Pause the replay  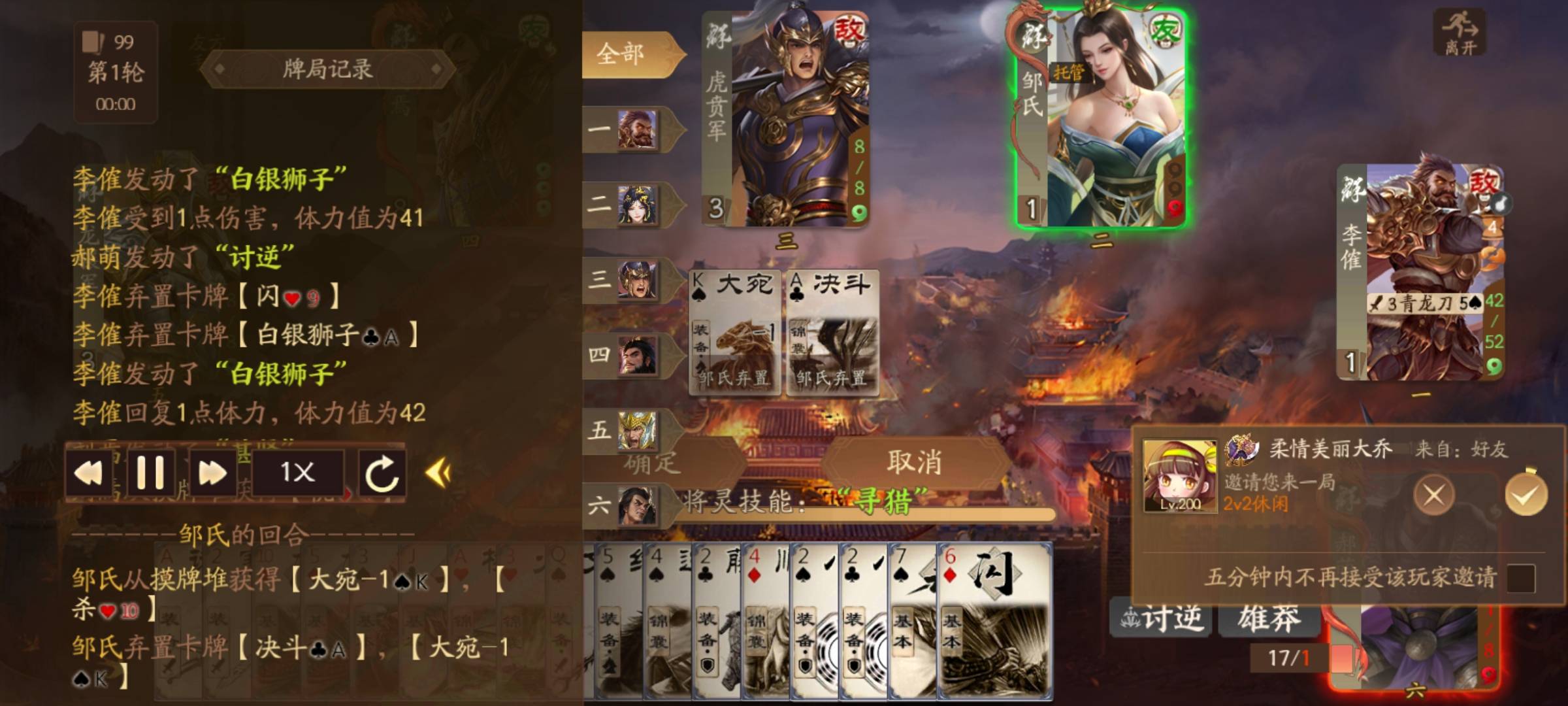click(x=150, y=473)
